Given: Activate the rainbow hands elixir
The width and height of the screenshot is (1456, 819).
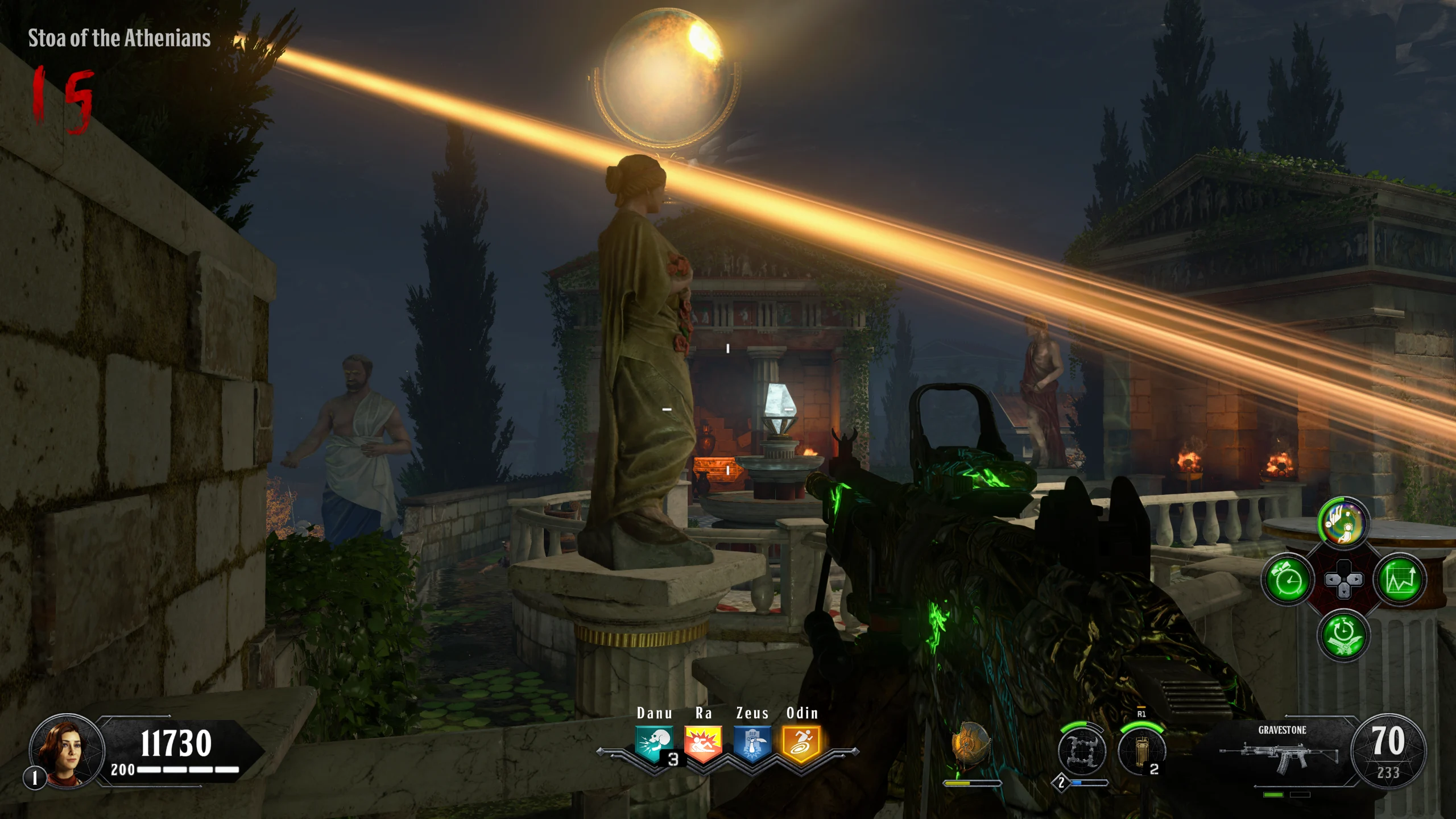Looking at the screenshot, I should click(x=1343, y=523).
